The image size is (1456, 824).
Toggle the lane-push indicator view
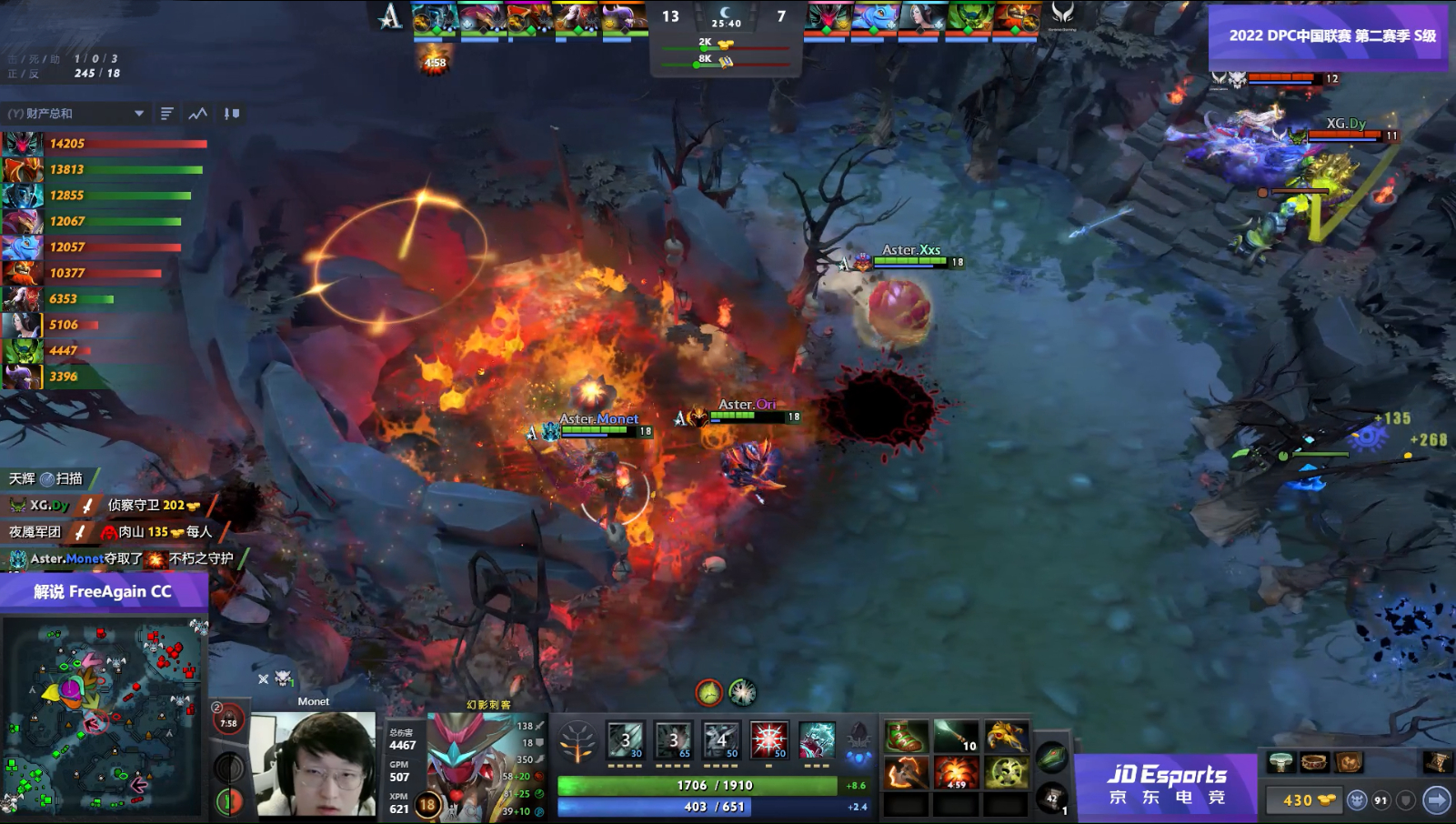(x=230, y=113)
